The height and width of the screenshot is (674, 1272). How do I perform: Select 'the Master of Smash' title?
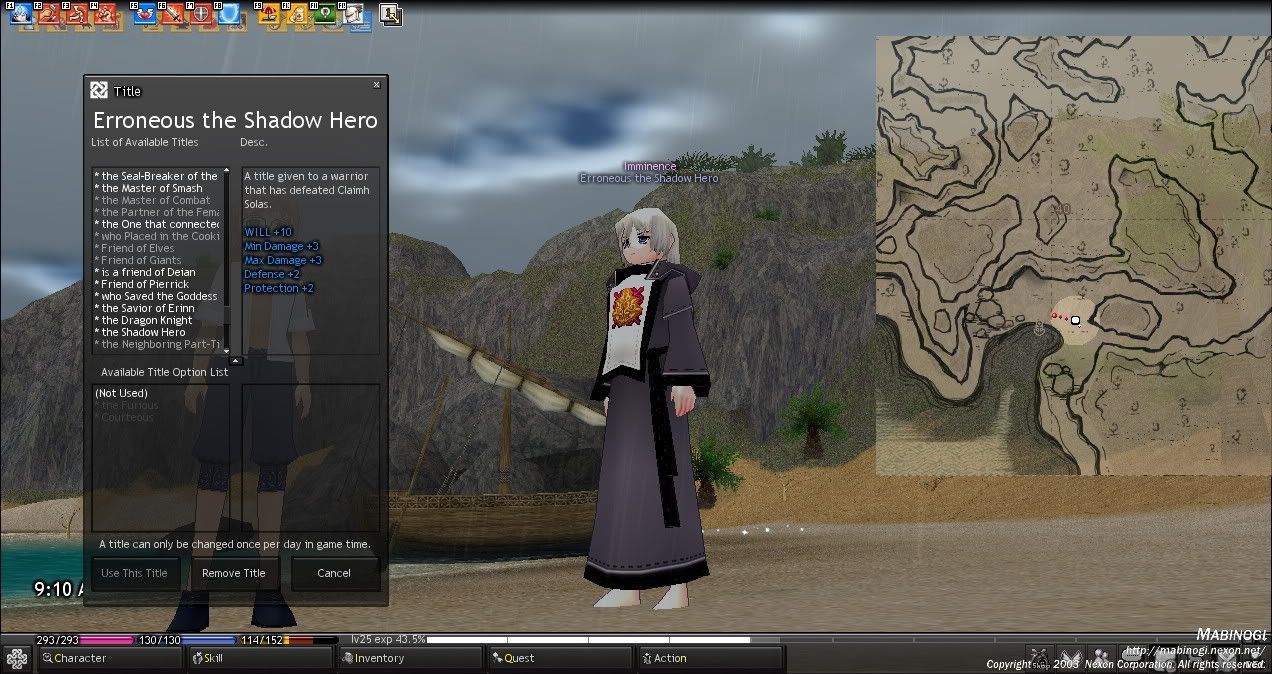click(151, 188)
